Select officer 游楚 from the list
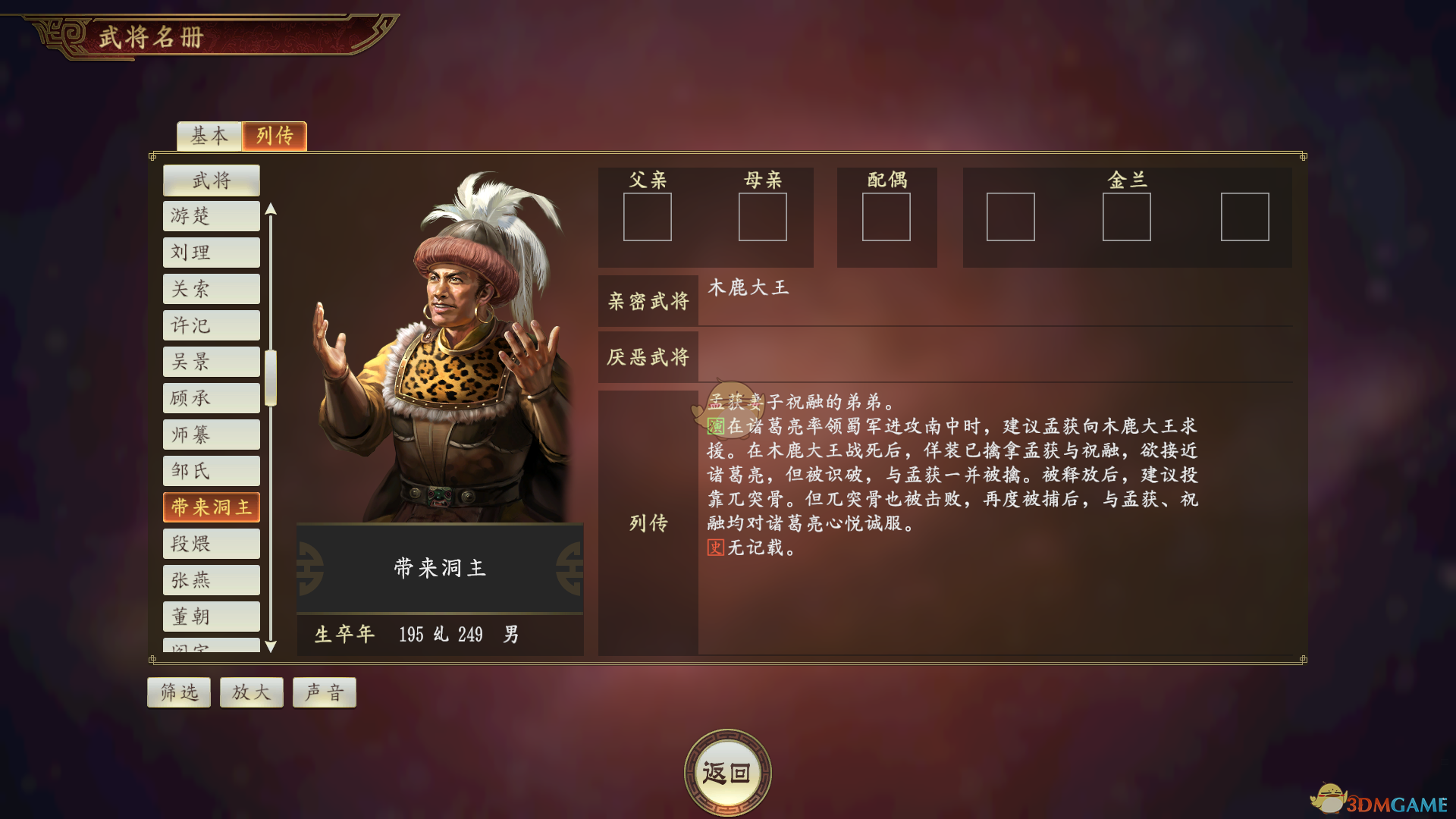This screenshot has width=1456, height=819. pos(211,216)
